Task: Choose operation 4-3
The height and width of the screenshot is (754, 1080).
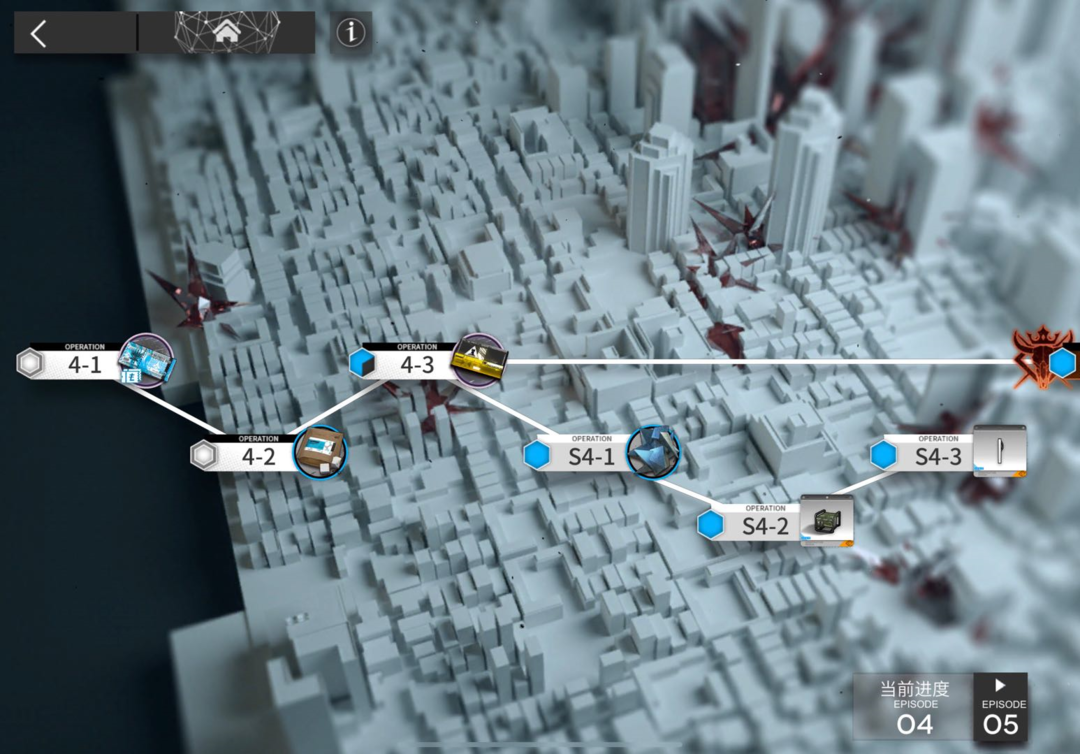Action: pyautogui.click(x=418, y=364)
